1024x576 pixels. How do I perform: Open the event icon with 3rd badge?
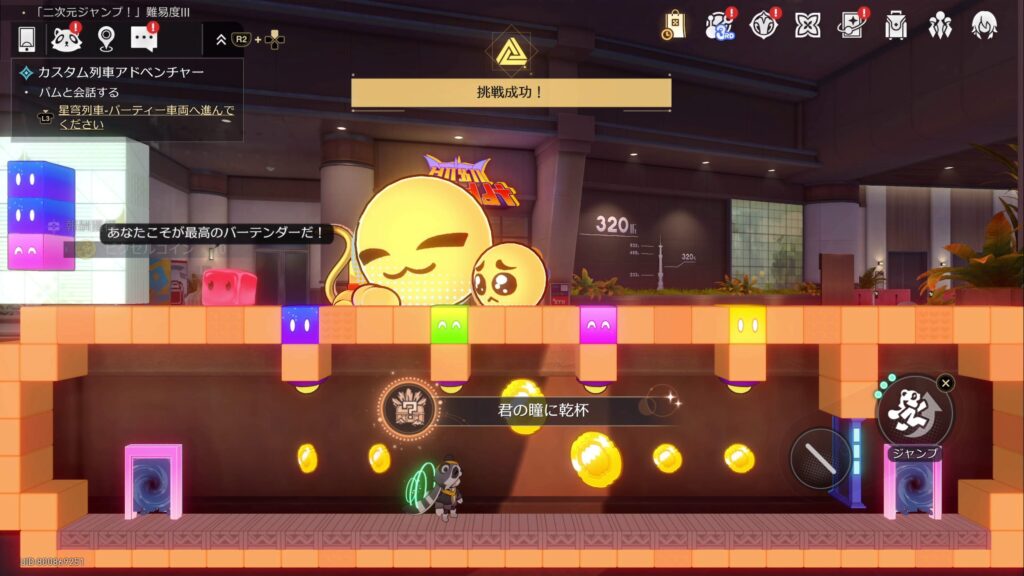[719, 25]
